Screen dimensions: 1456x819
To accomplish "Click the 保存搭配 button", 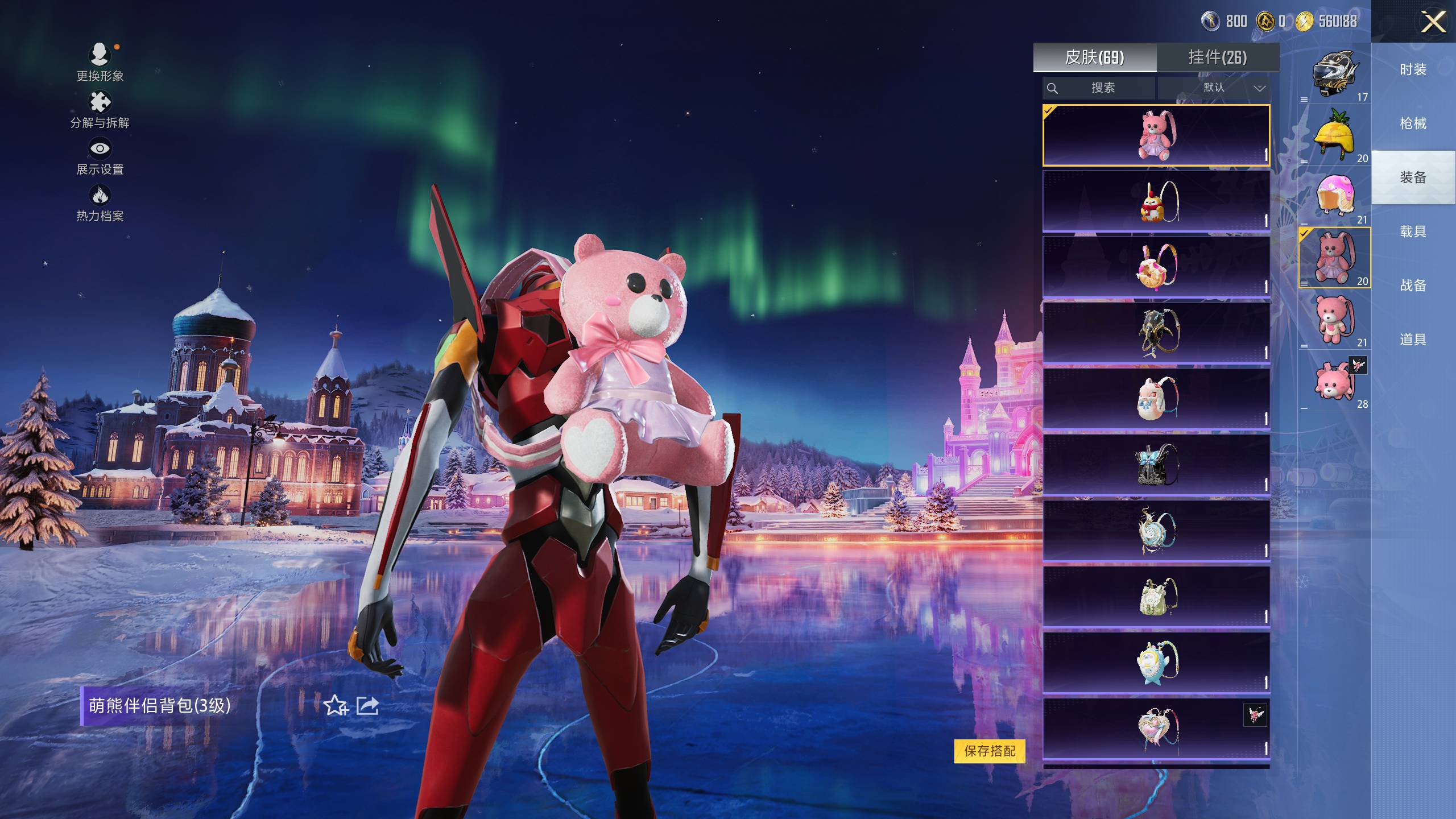I will 990,751.
